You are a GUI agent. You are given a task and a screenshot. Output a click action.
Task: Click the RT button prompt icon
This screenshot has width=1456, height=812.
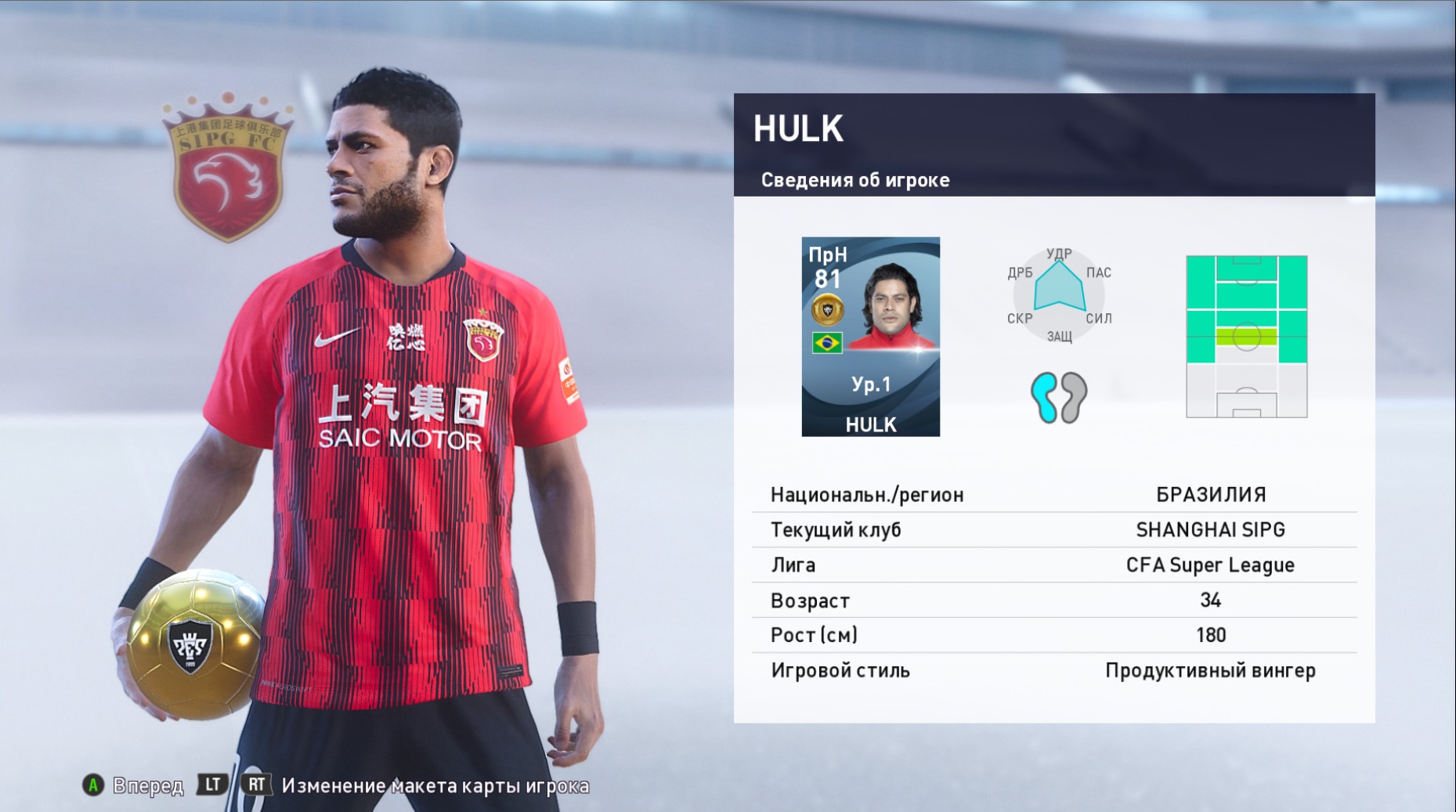click(257, 783)
